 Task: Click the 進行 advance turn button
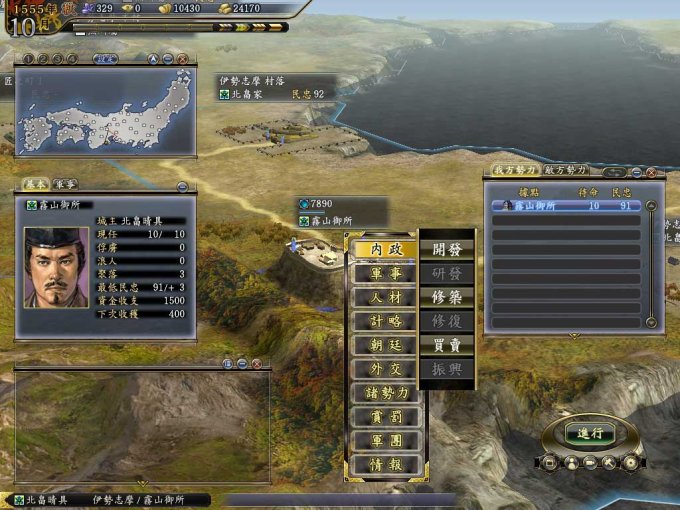click(590, 433)
